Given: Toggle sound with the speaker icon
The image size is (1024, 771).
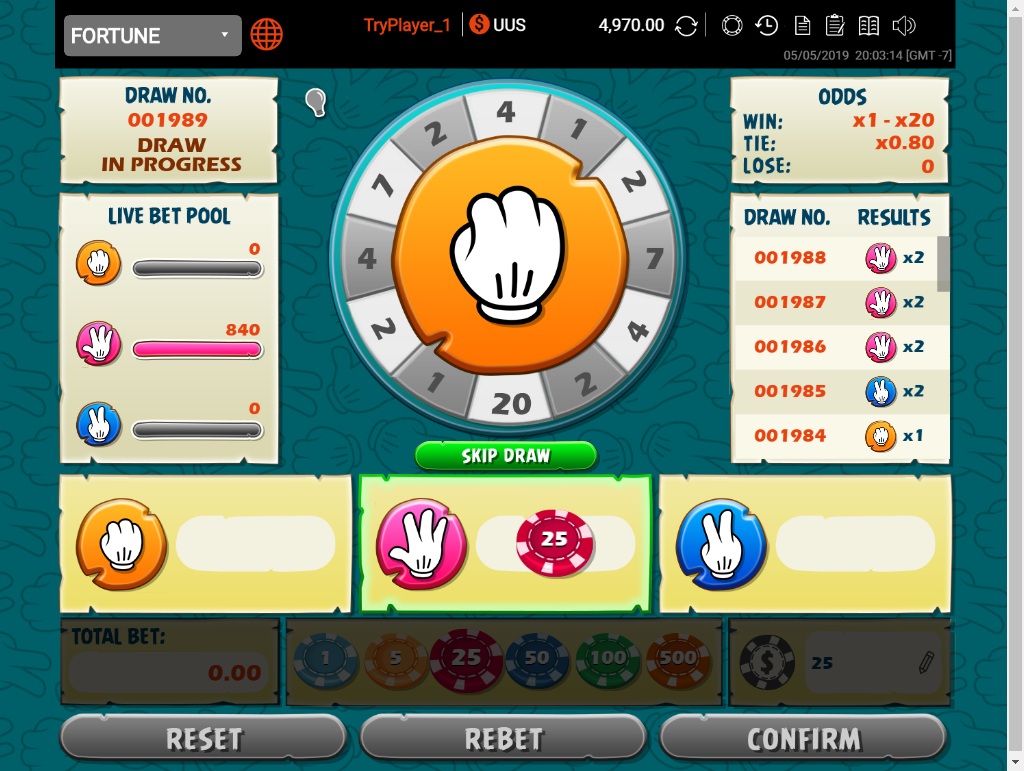Looking at the screenshot, I should [x=904, y=26].
